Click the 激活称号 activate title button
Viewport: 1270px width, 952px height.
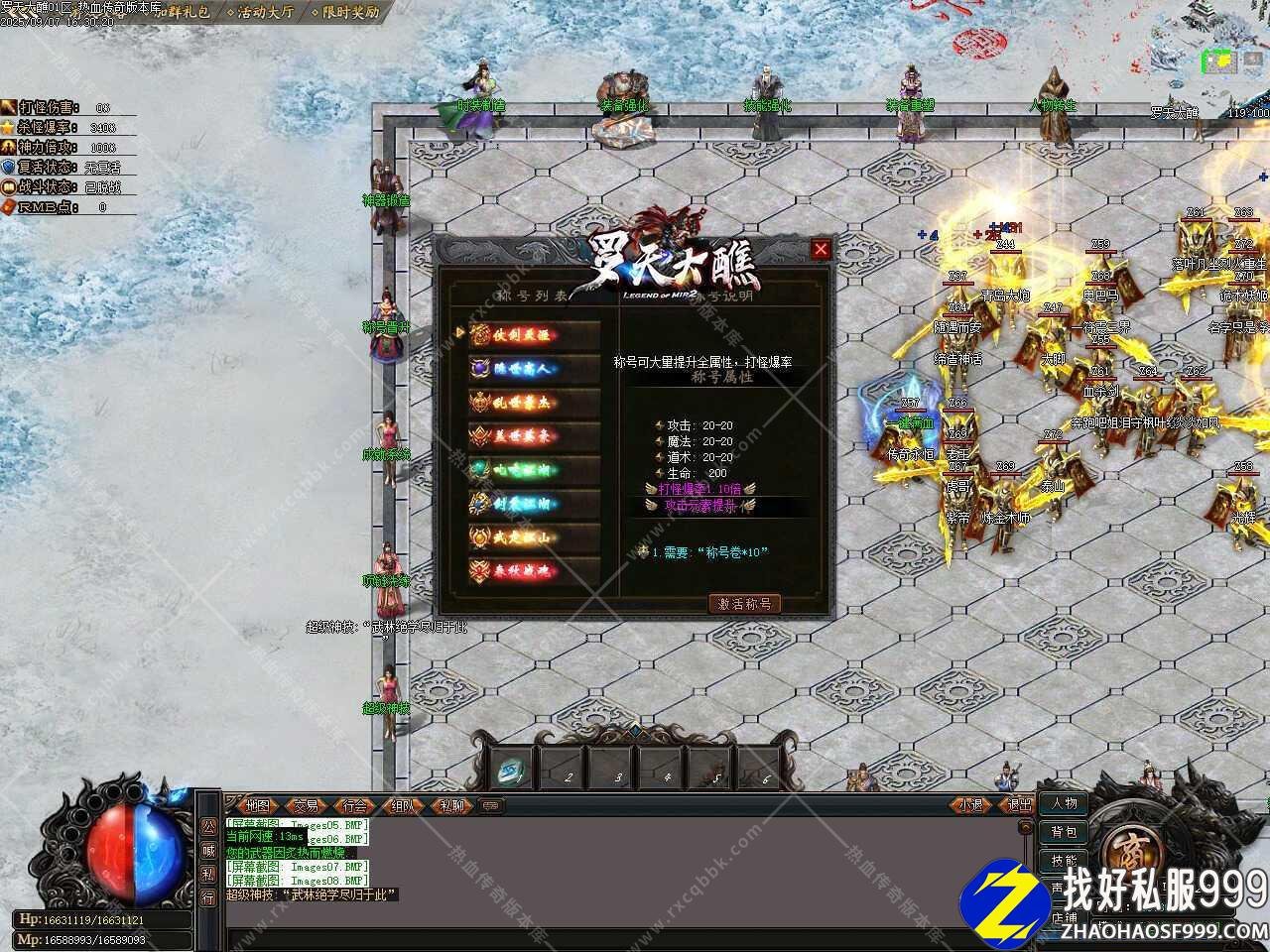coord(745,603)
